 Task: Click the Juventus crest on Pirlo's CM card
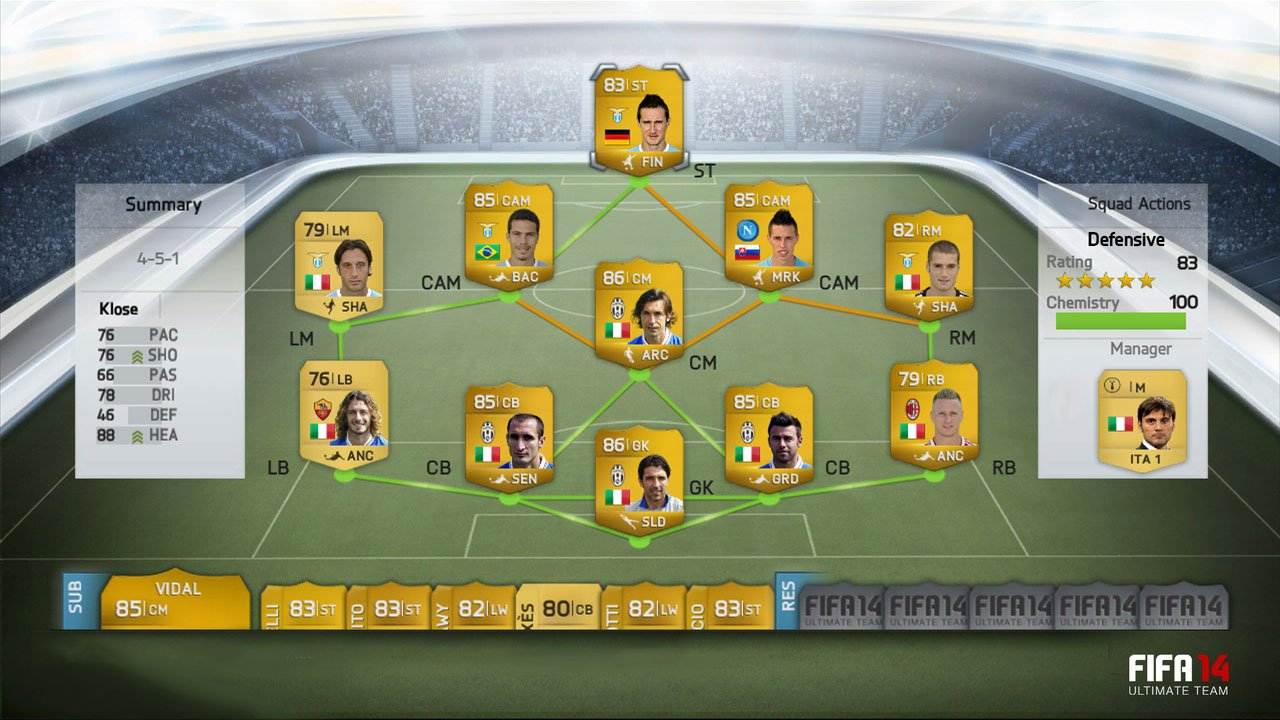pyautogui.click(x=617, y=307)
